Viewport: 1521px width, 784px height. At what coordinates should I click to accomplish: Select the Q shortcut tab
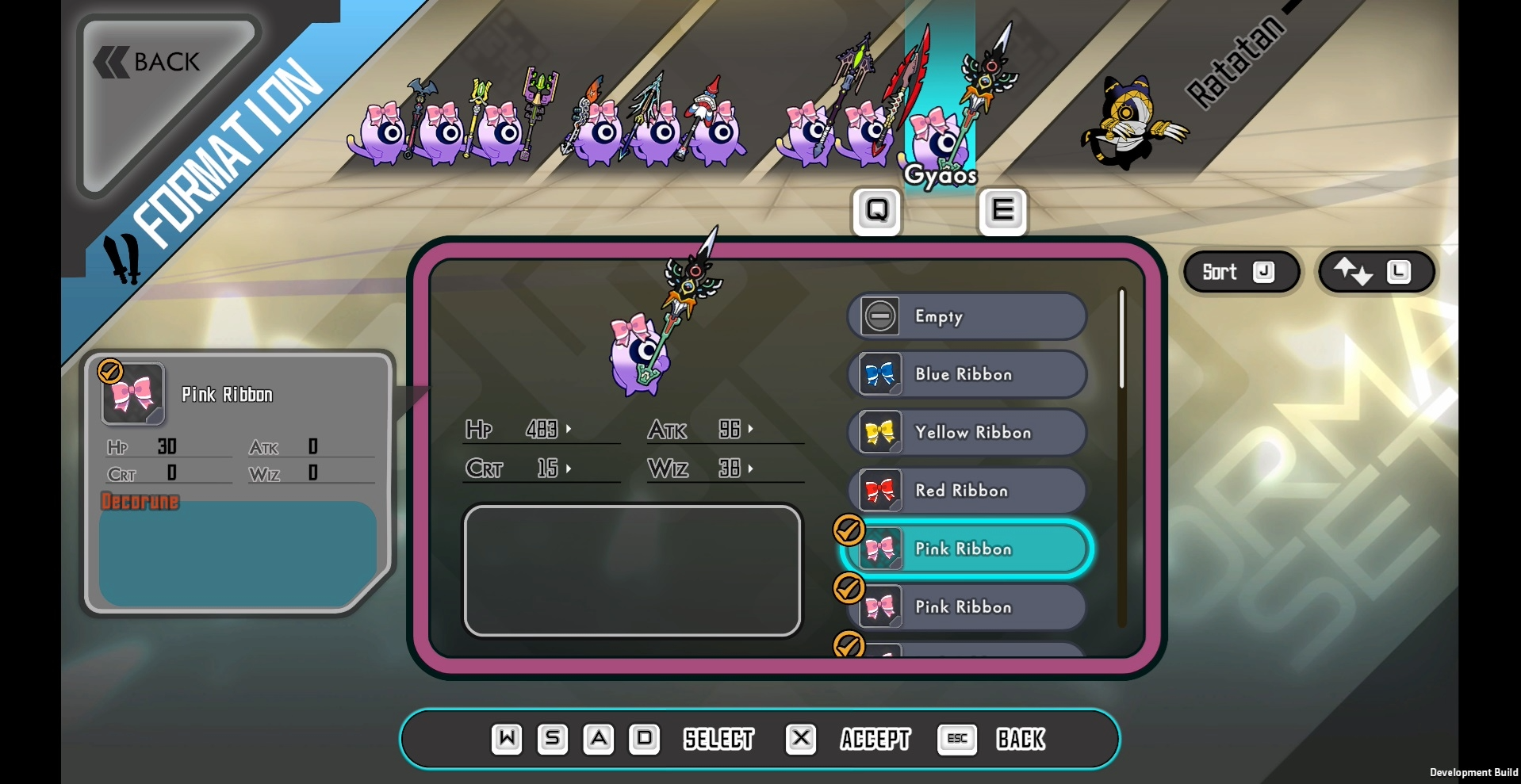pyautogui.click(x=875, y=210)
